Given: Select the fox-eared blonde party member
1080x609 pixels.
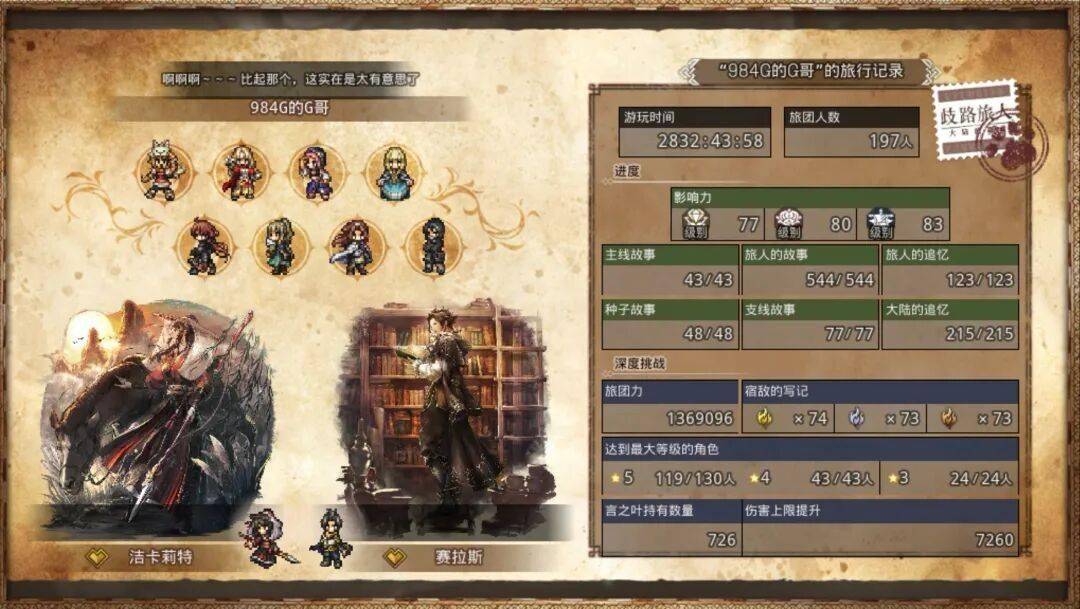Looking at the screenshot, I should tap(164, 172).
